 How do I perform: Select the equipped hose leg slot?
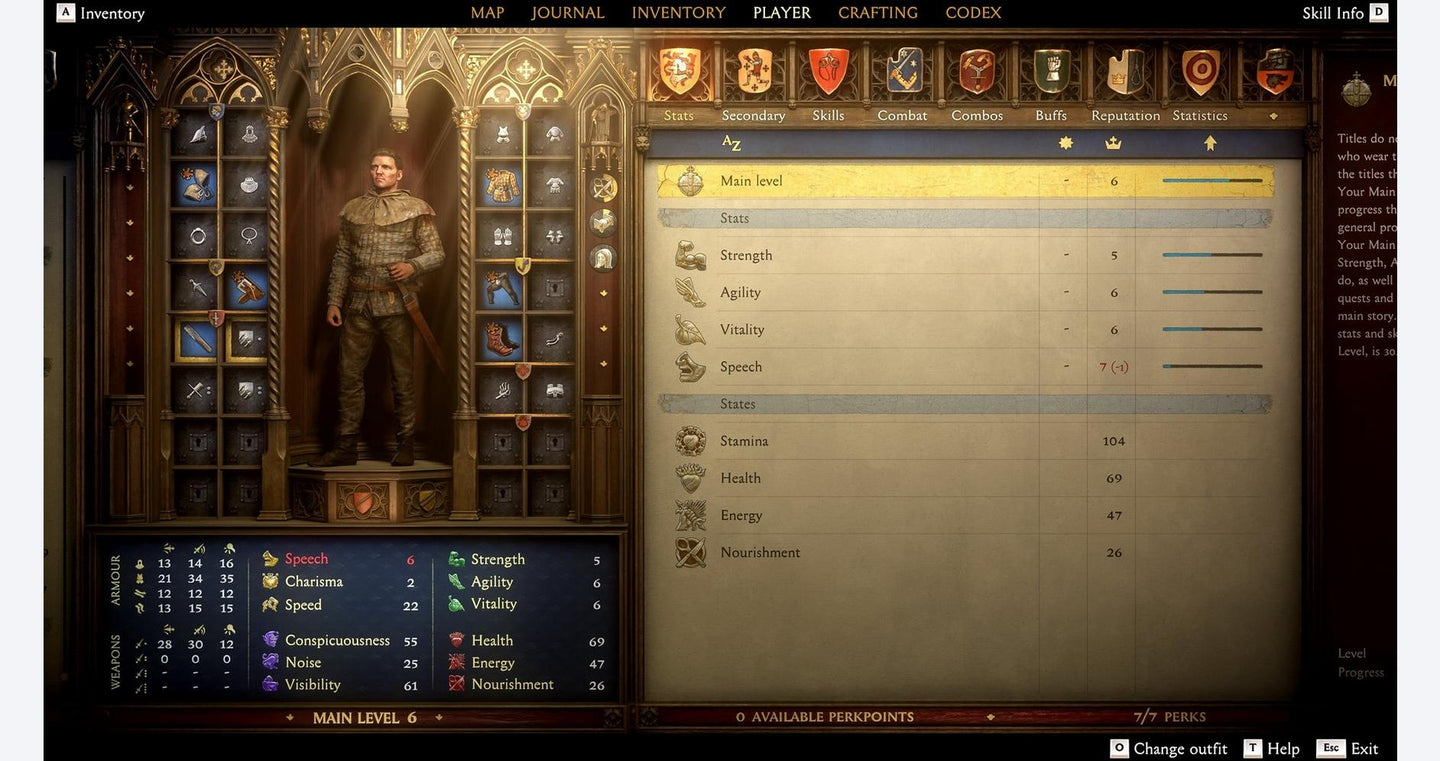(502, 288)
